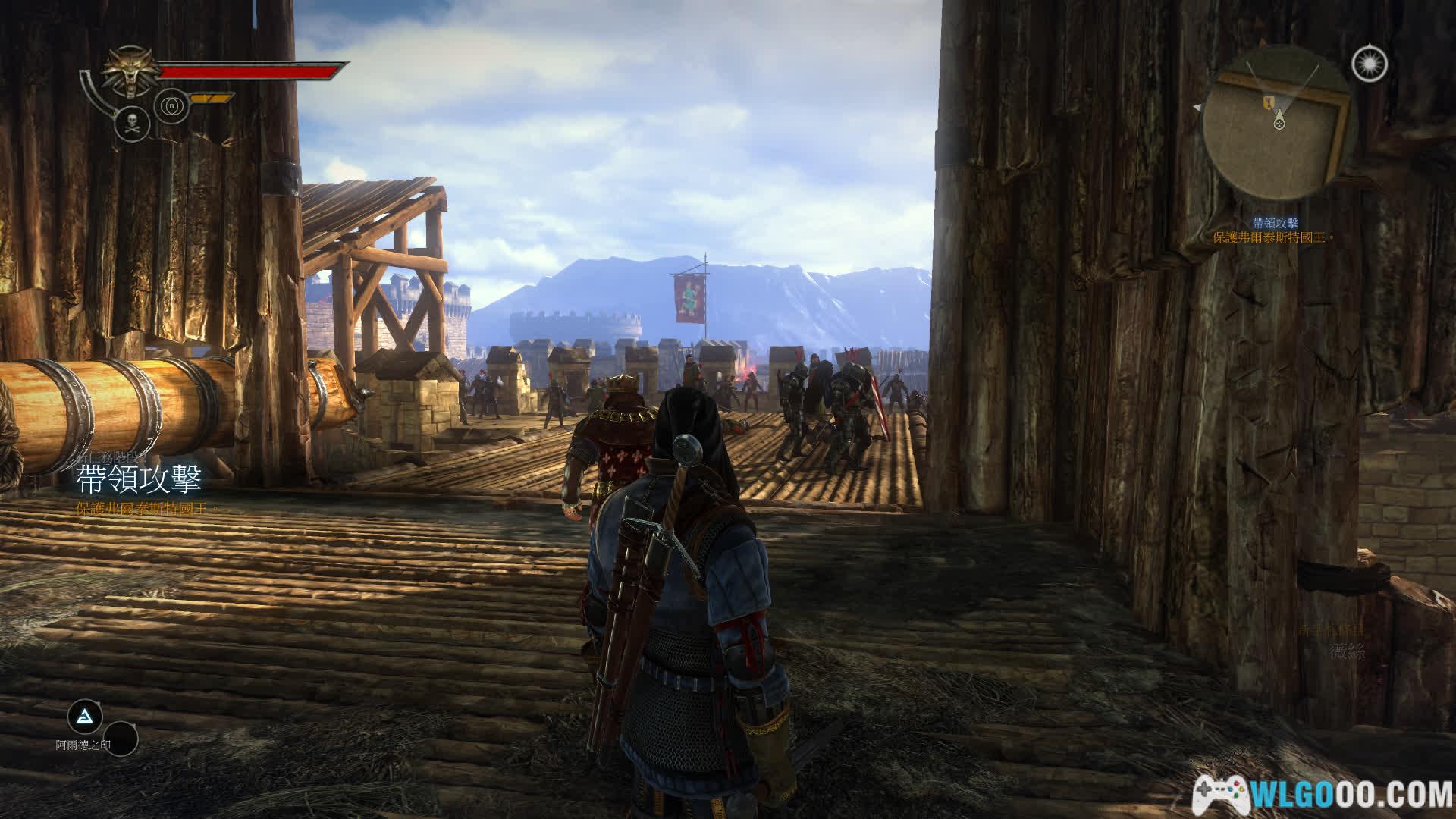Screen dimensions: 1456x819
Task: Click the skull and crossbones status icon
Action: (132, 123)
